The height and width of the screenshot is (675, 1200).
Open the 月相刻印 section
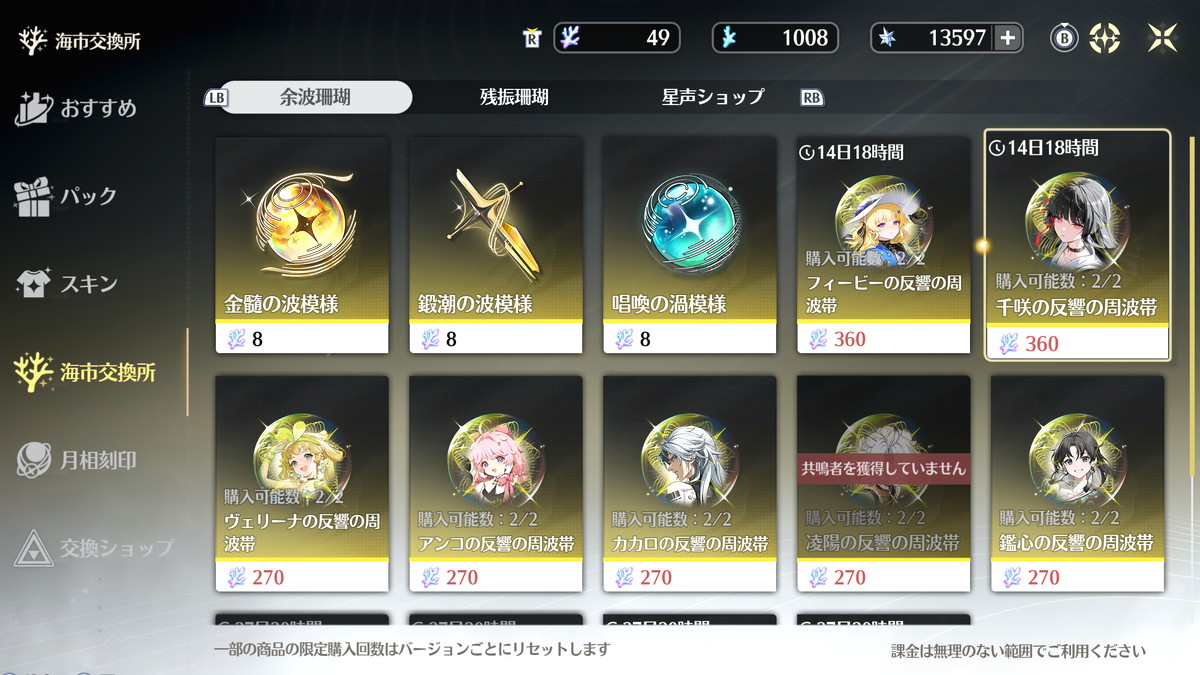[x=78, y=460]
